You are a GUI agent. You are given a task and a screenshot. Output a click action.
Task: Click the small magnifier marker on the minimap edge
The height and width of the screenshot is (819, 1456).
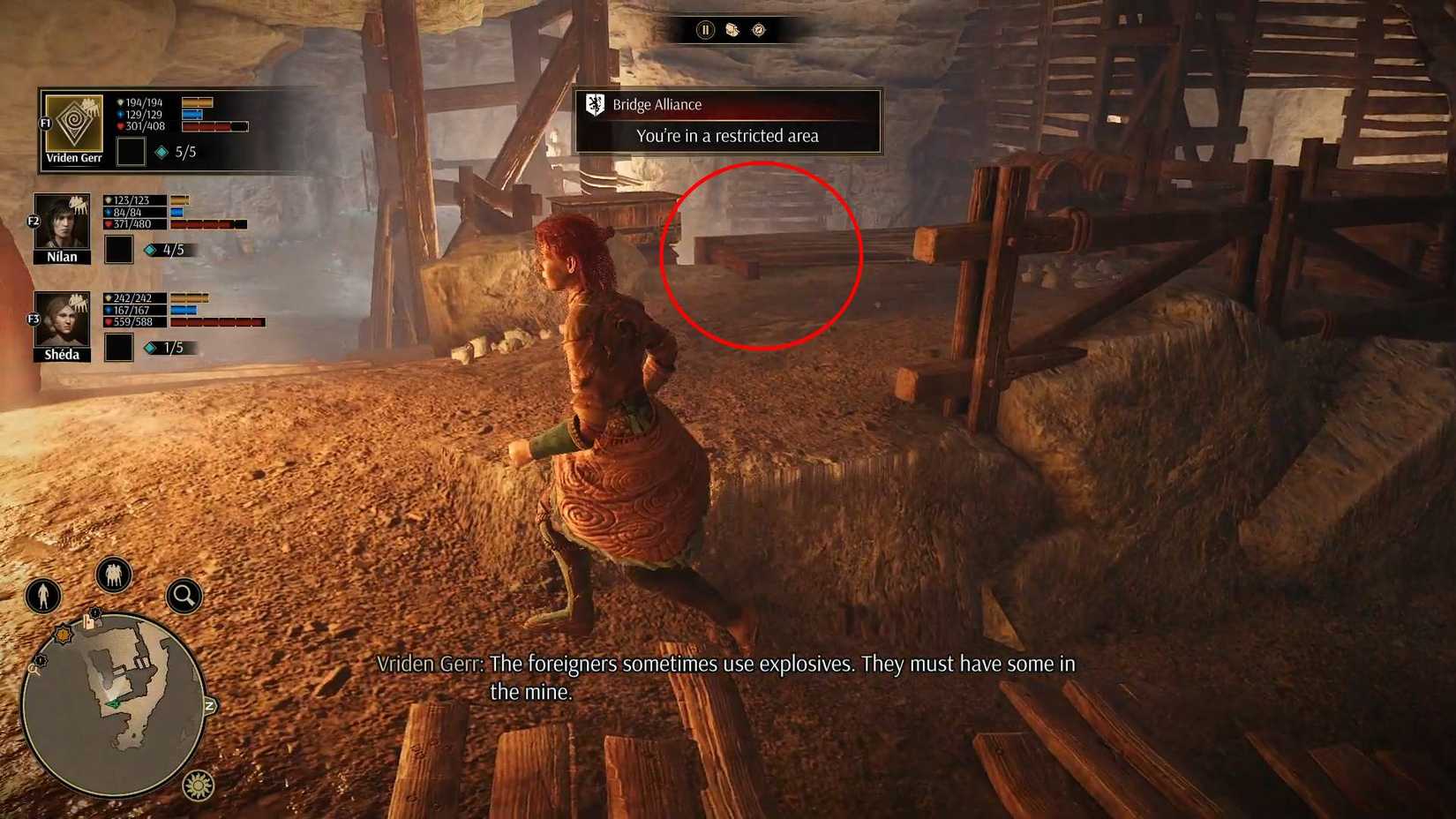(x=34, y=669)
